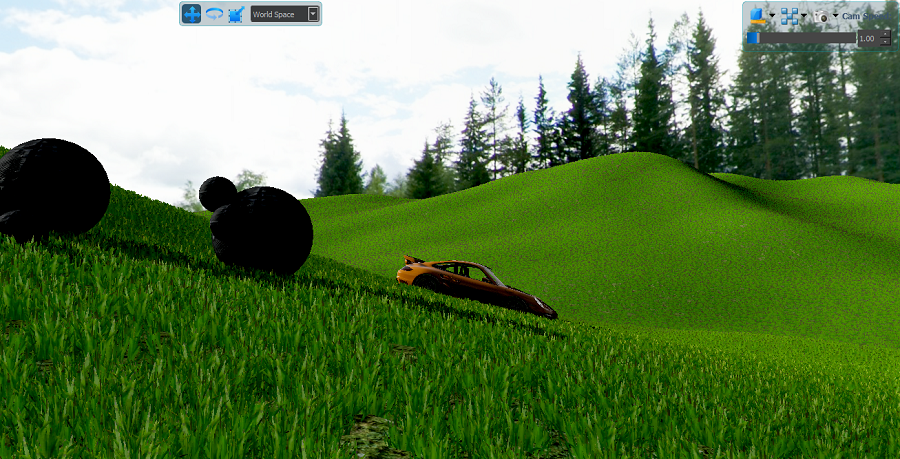
Task: Increase camera speed with the up arrow
Action: tap(885, 34)
